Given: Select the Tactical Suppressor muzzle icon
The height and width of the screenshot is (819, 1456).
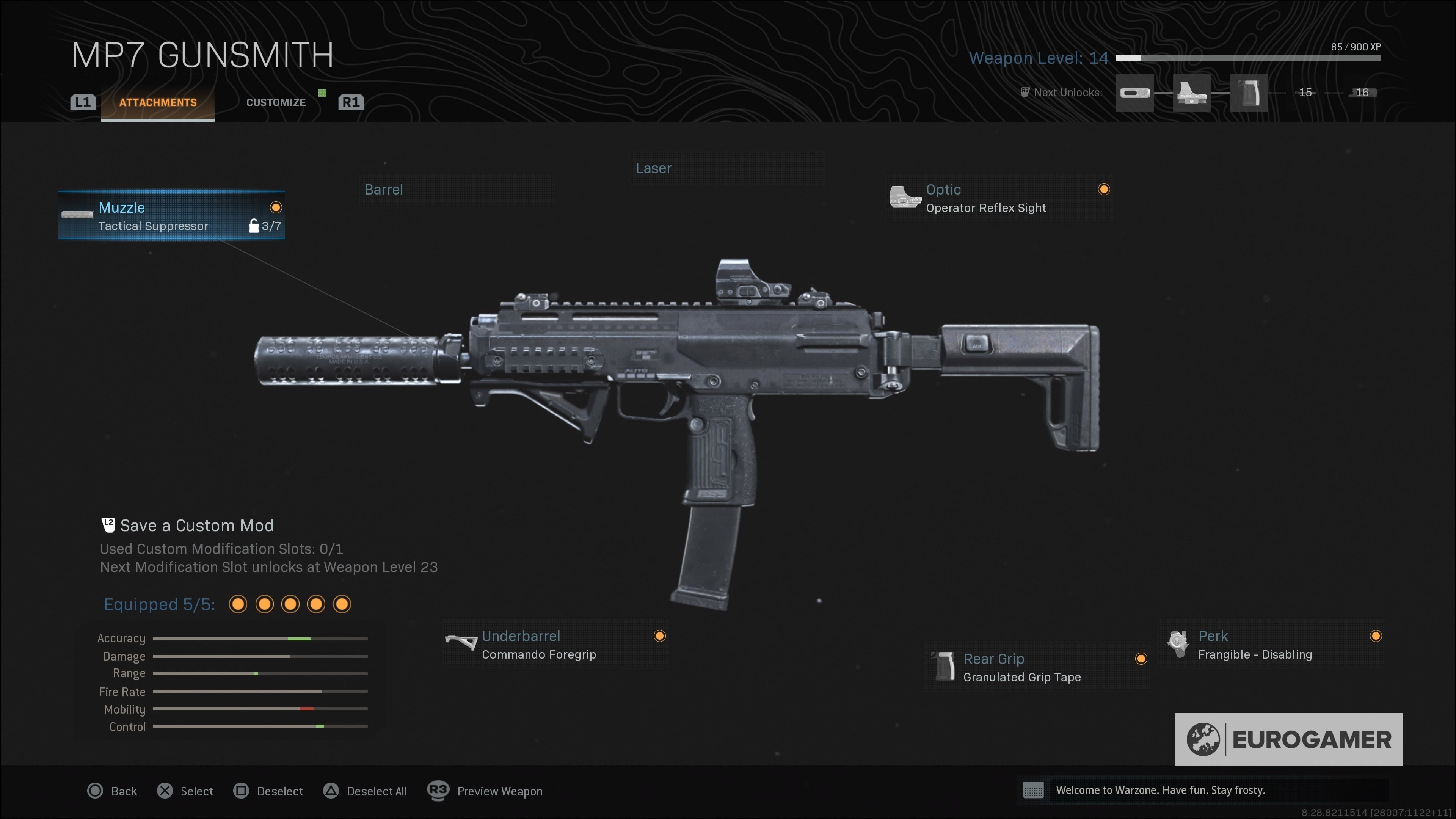Looking at the screenshot, I should pyautogui.click(x=77, y=215).
